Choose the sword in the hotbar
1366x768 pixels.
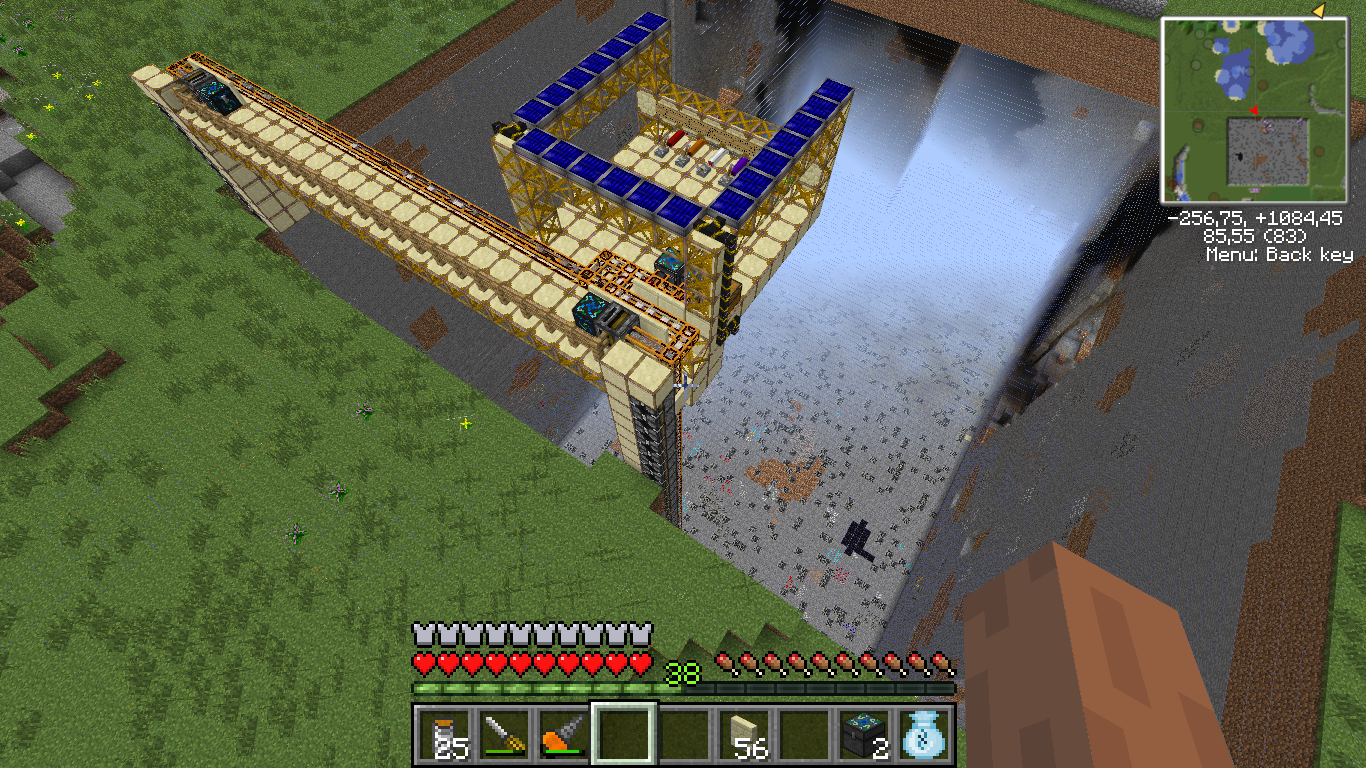tap(503, 736)
